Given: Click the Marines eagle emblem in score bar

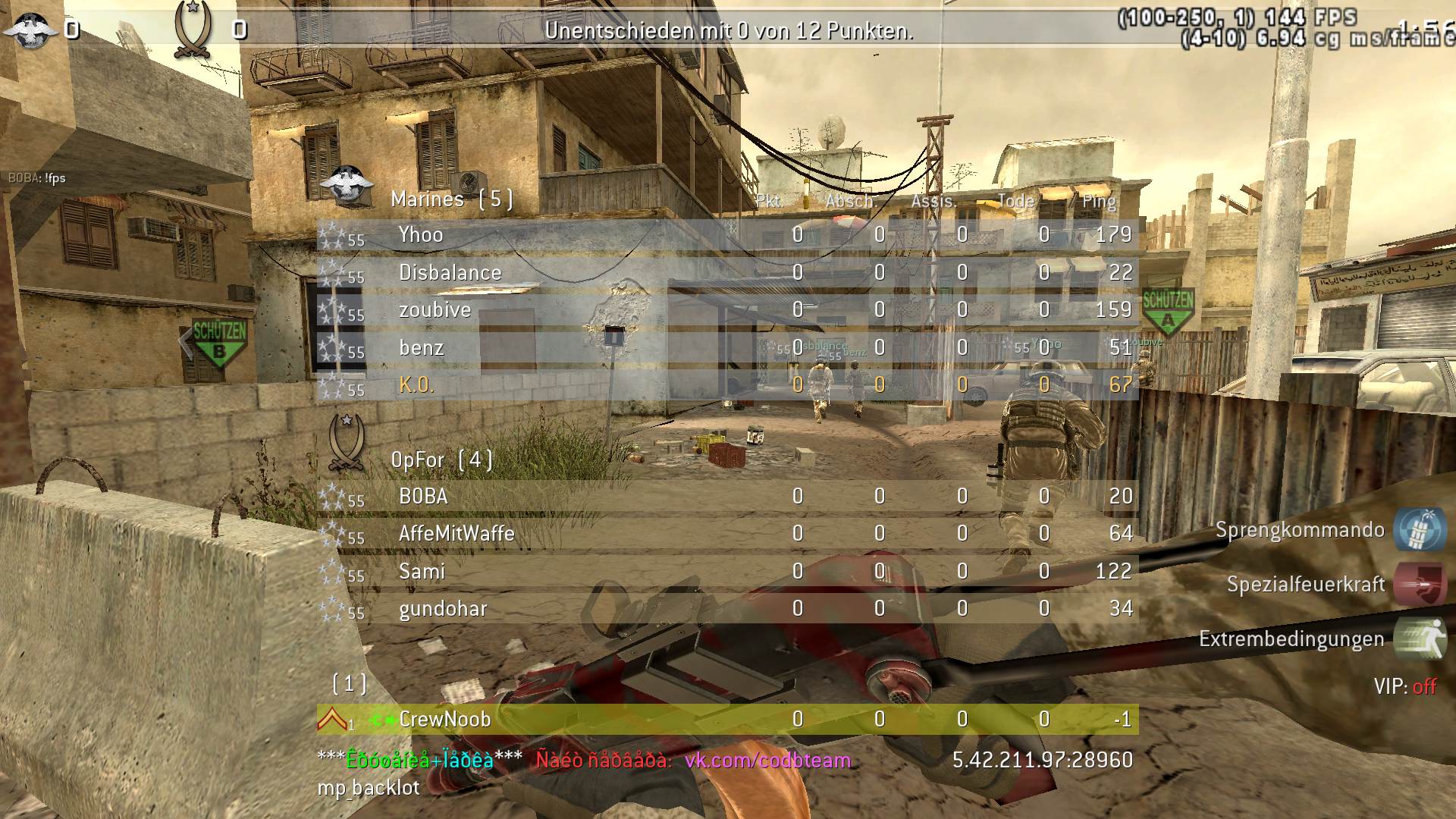Looking at the screenshot, I should 29,30.
